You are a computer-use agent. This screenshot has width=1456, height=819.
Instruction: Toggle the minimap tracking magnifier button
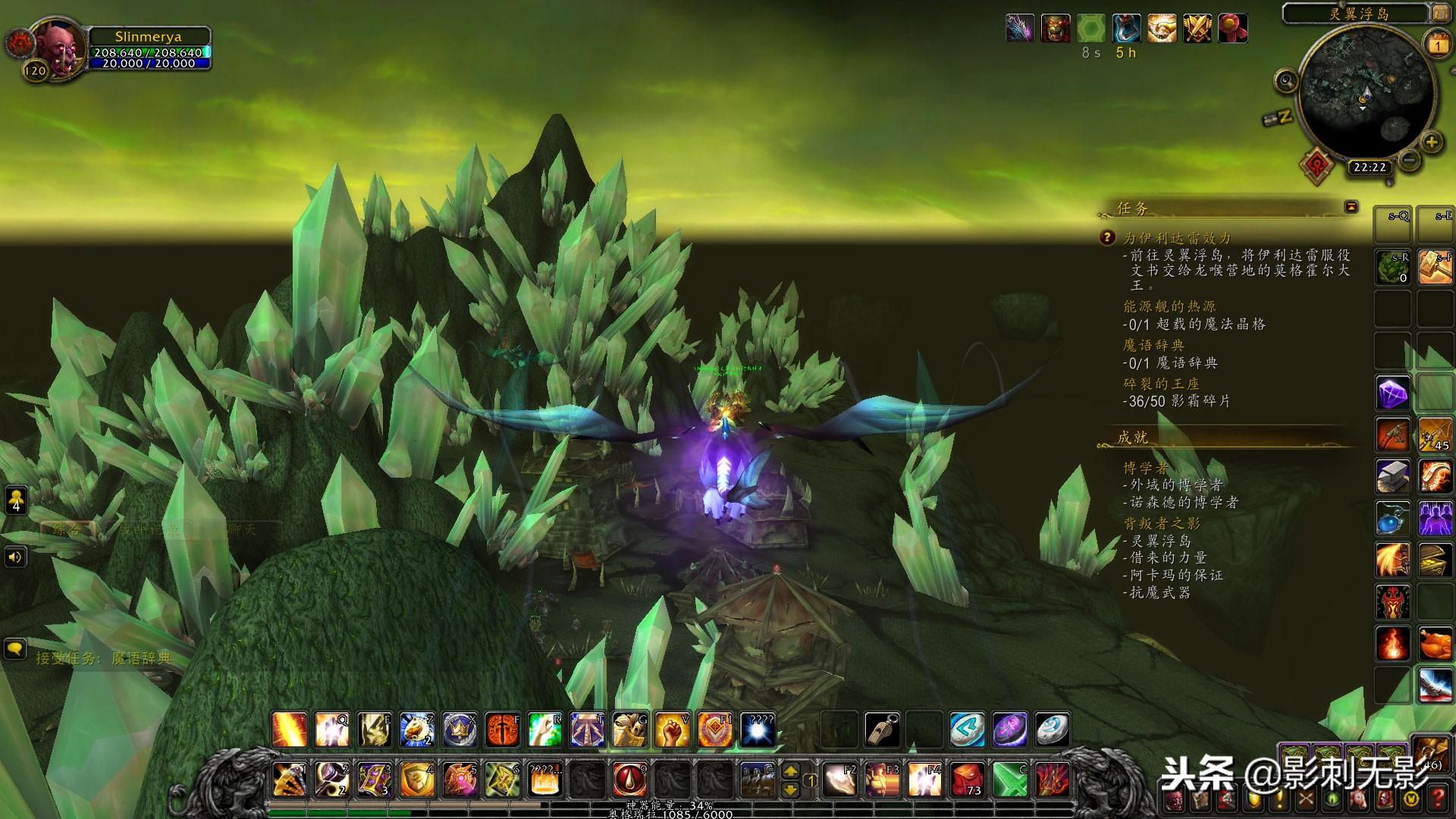coord(1286,80)
